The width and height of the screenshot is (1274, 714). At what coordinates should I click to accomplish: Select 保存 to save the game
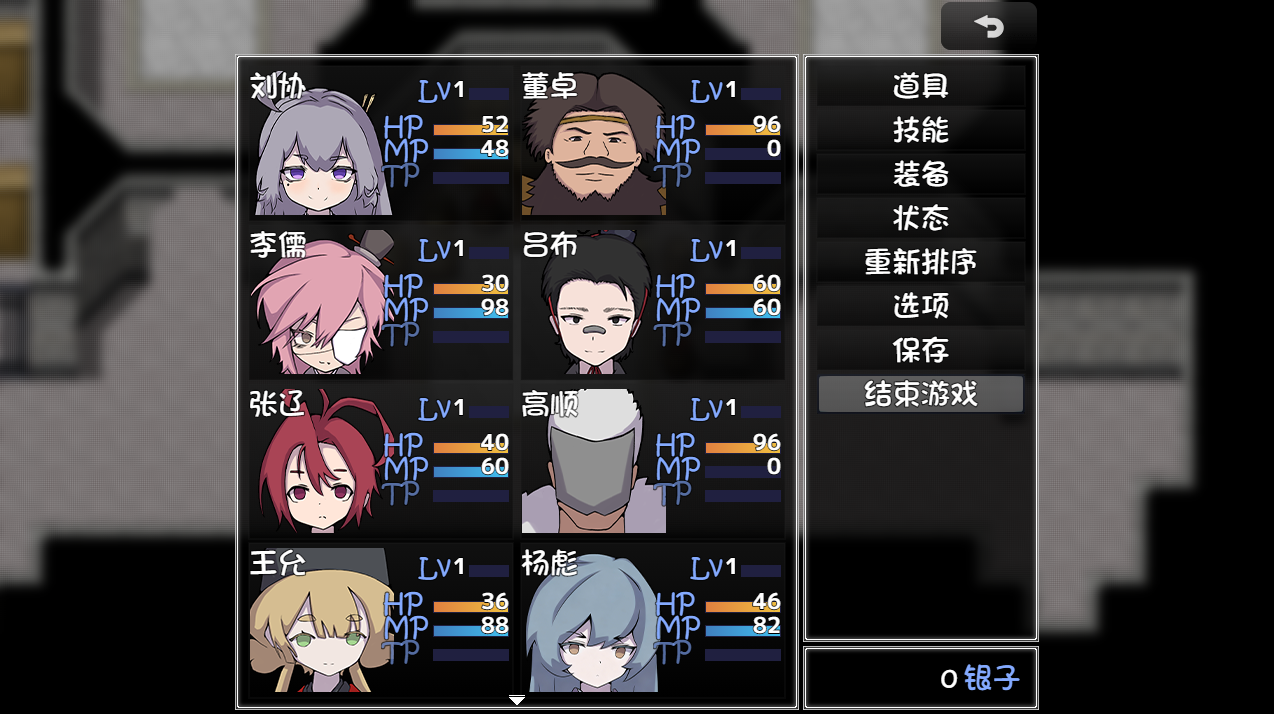click(x=920, y=350)
